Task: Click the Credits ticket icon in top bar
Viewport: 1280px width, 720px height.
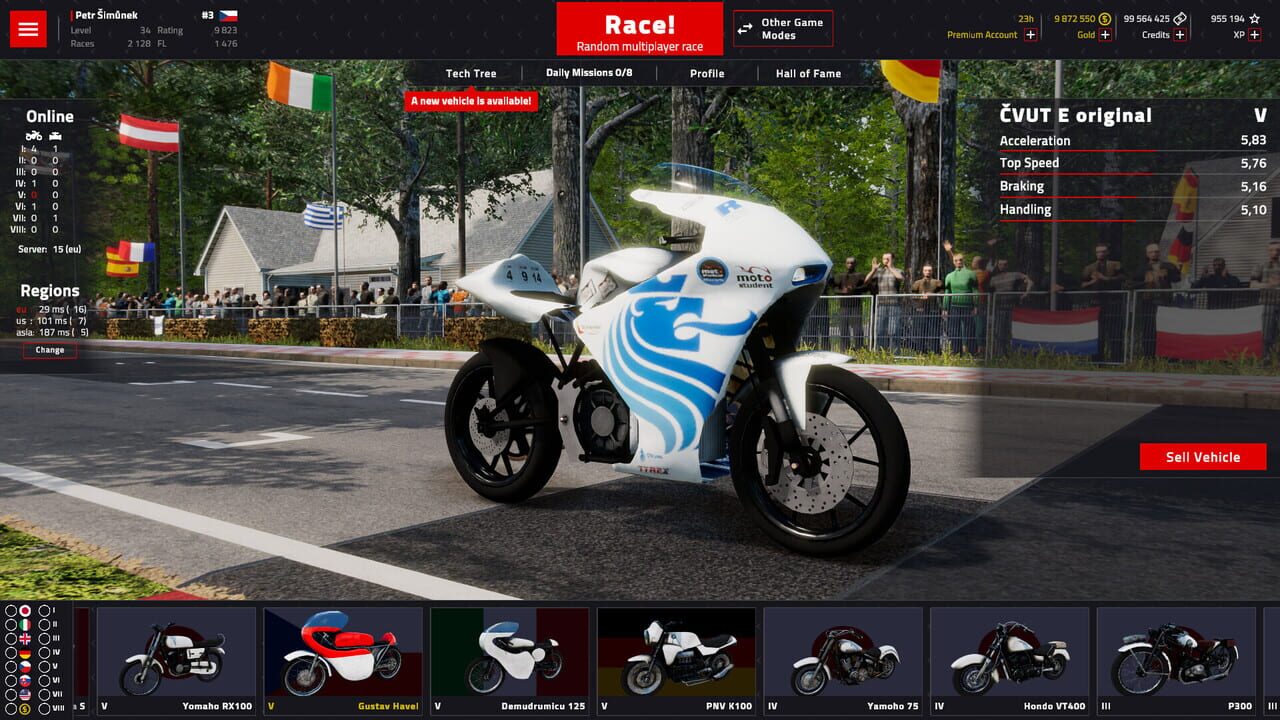Action: (1179, 19)
